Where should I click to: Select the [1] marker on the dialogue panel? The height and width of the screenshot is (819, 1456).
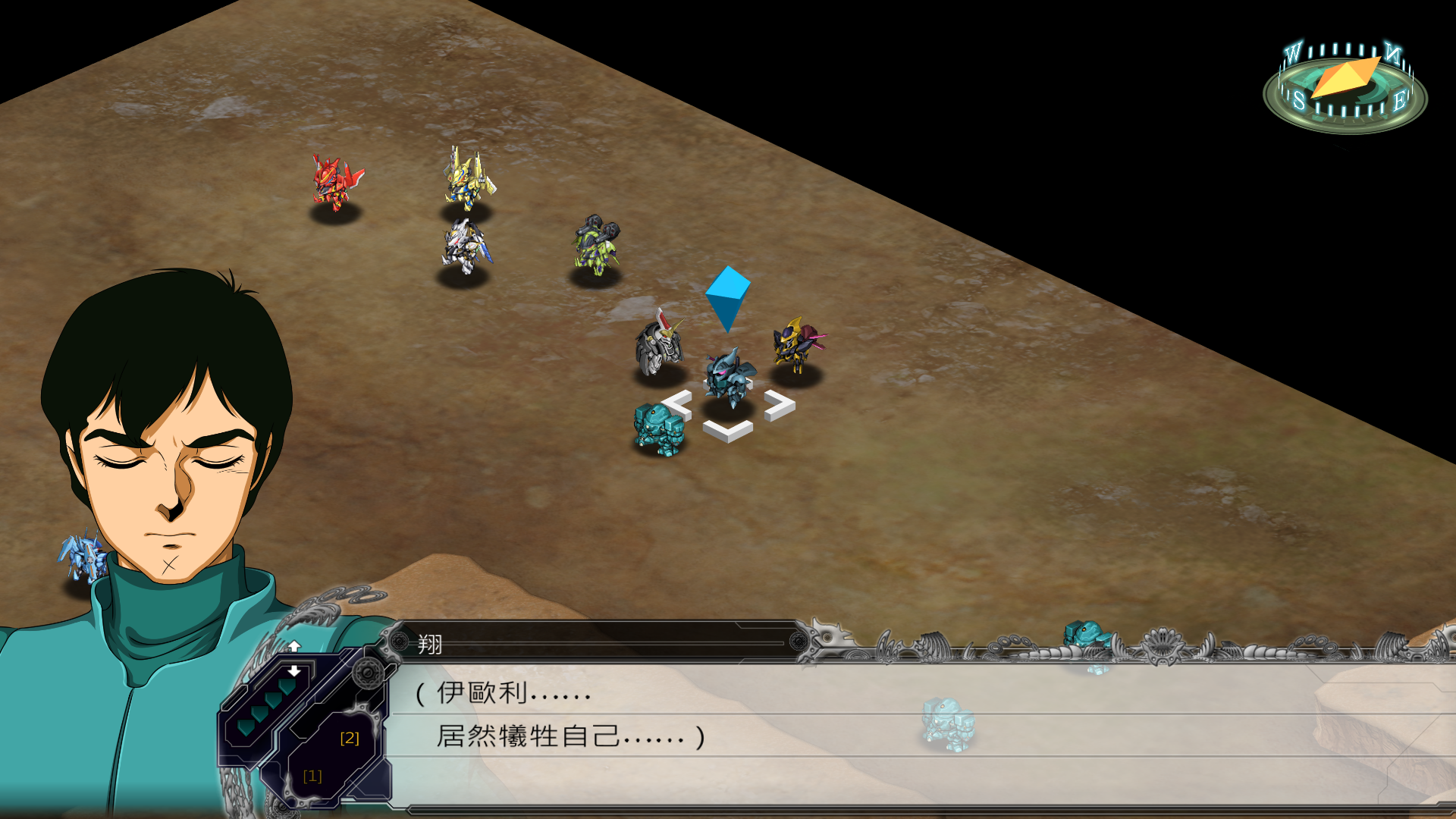[312, 776]
